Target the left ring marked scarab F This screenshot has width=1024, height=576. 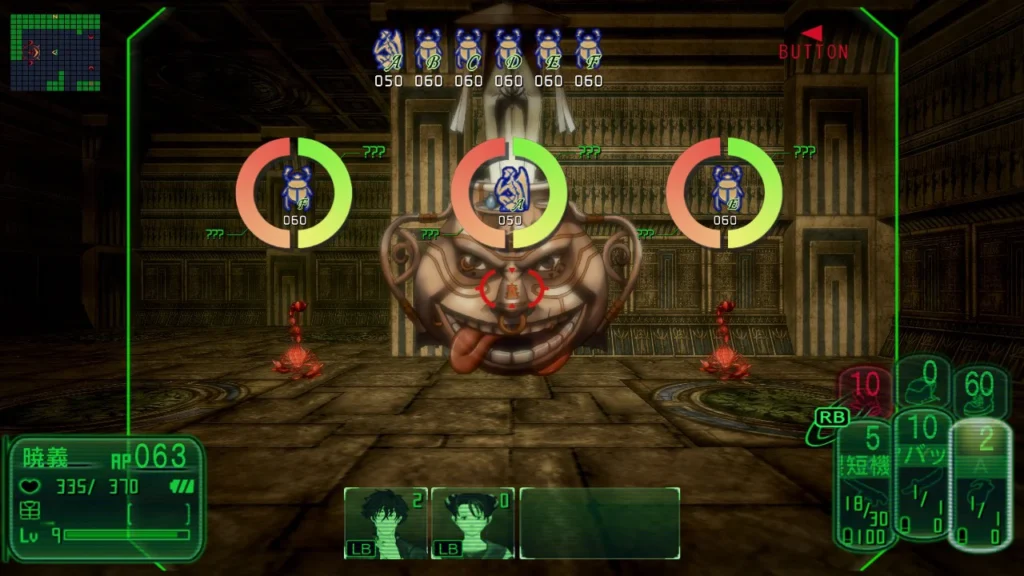pyautogui.click(x=294, y=193)
